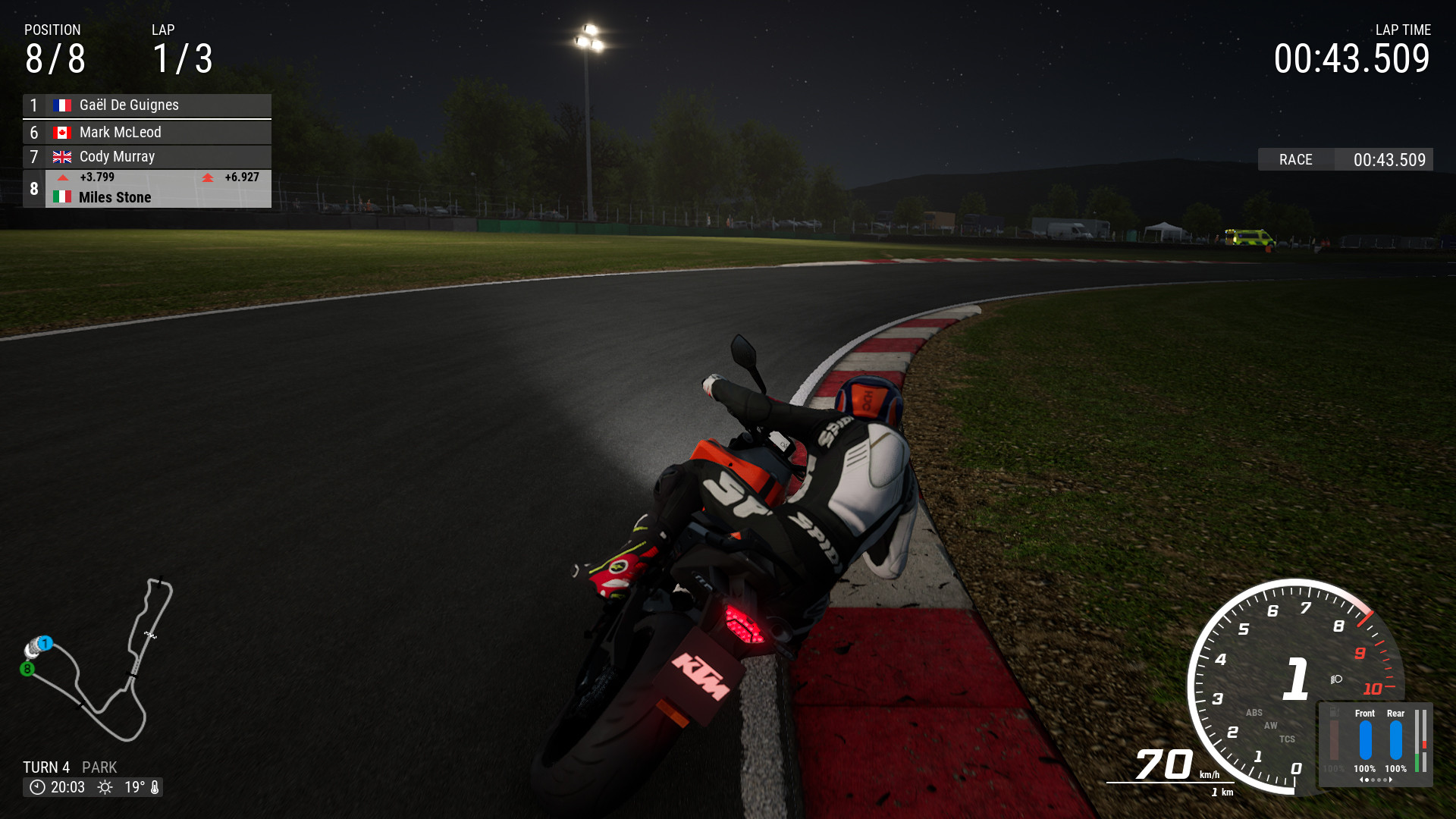Click the rider 8 marker on the minimap
The height and width of the screenshot is (819, 1456).
27,668
